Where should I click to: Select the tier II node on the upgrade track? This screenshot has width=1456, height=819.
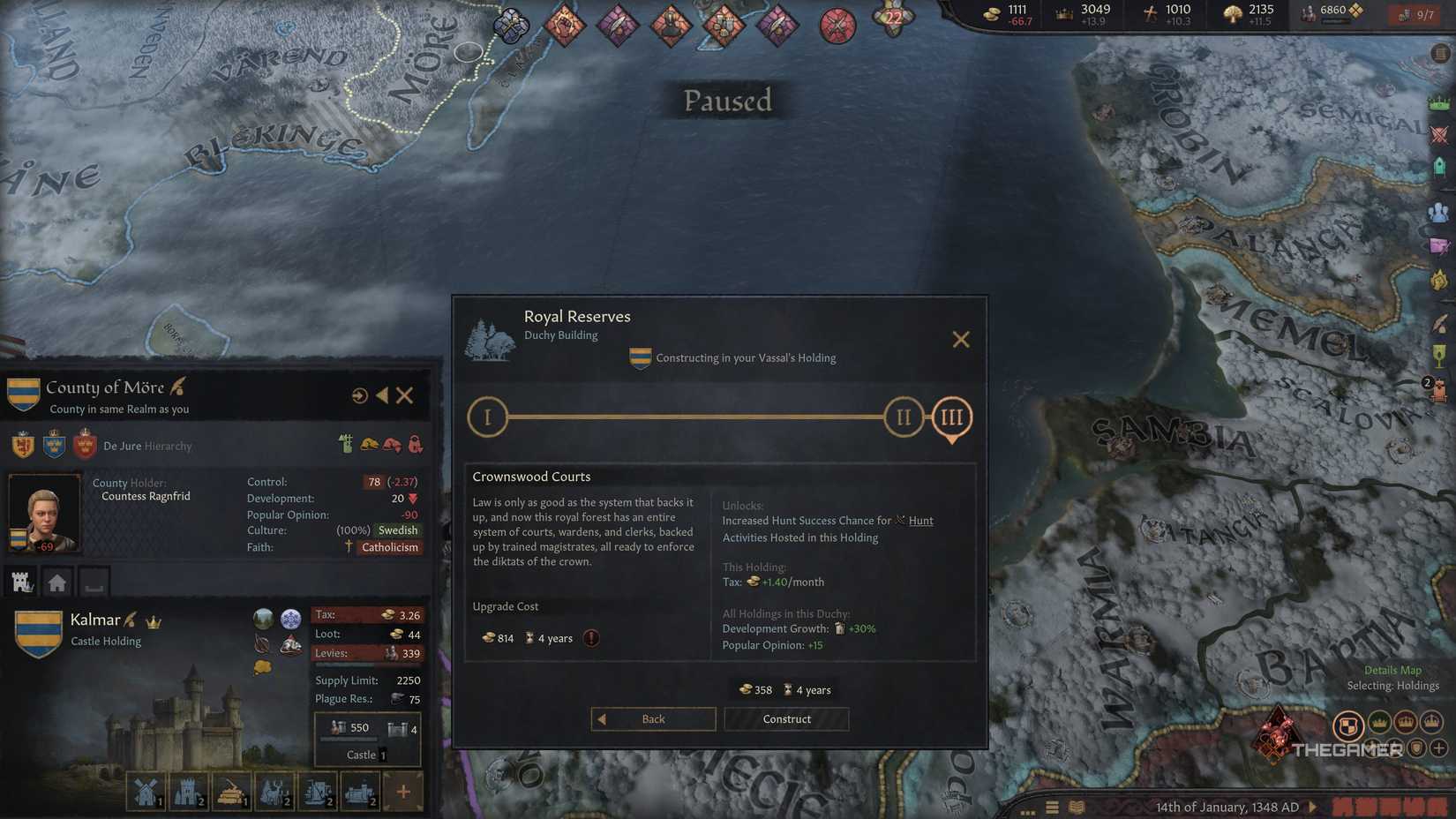(903, 417)
